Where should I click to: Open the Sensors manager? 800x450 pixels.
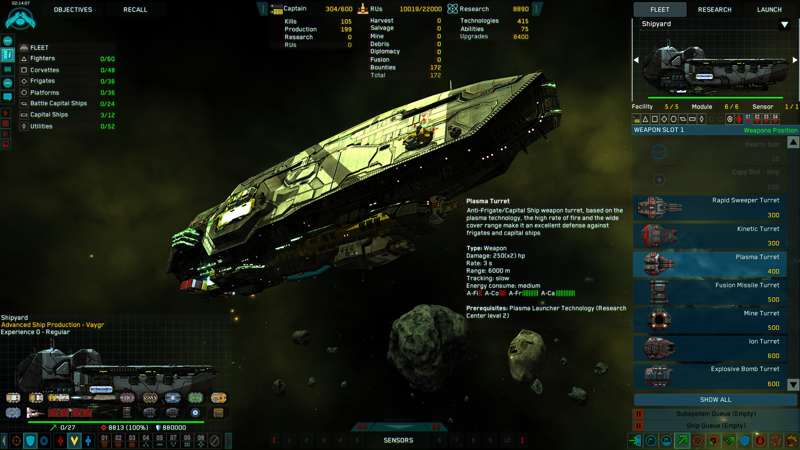399,440
